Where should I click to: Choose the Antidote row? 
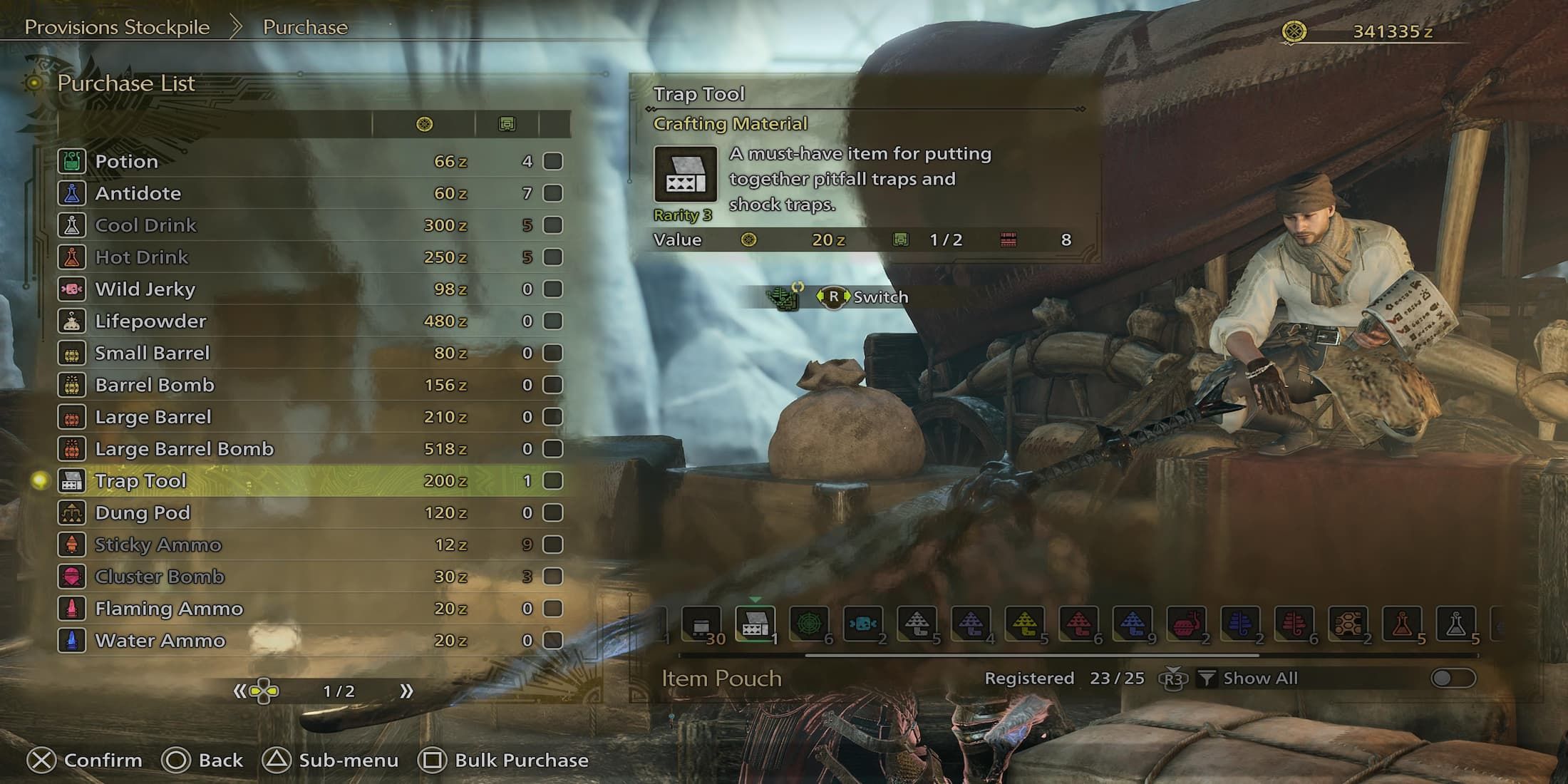point(138,194)
